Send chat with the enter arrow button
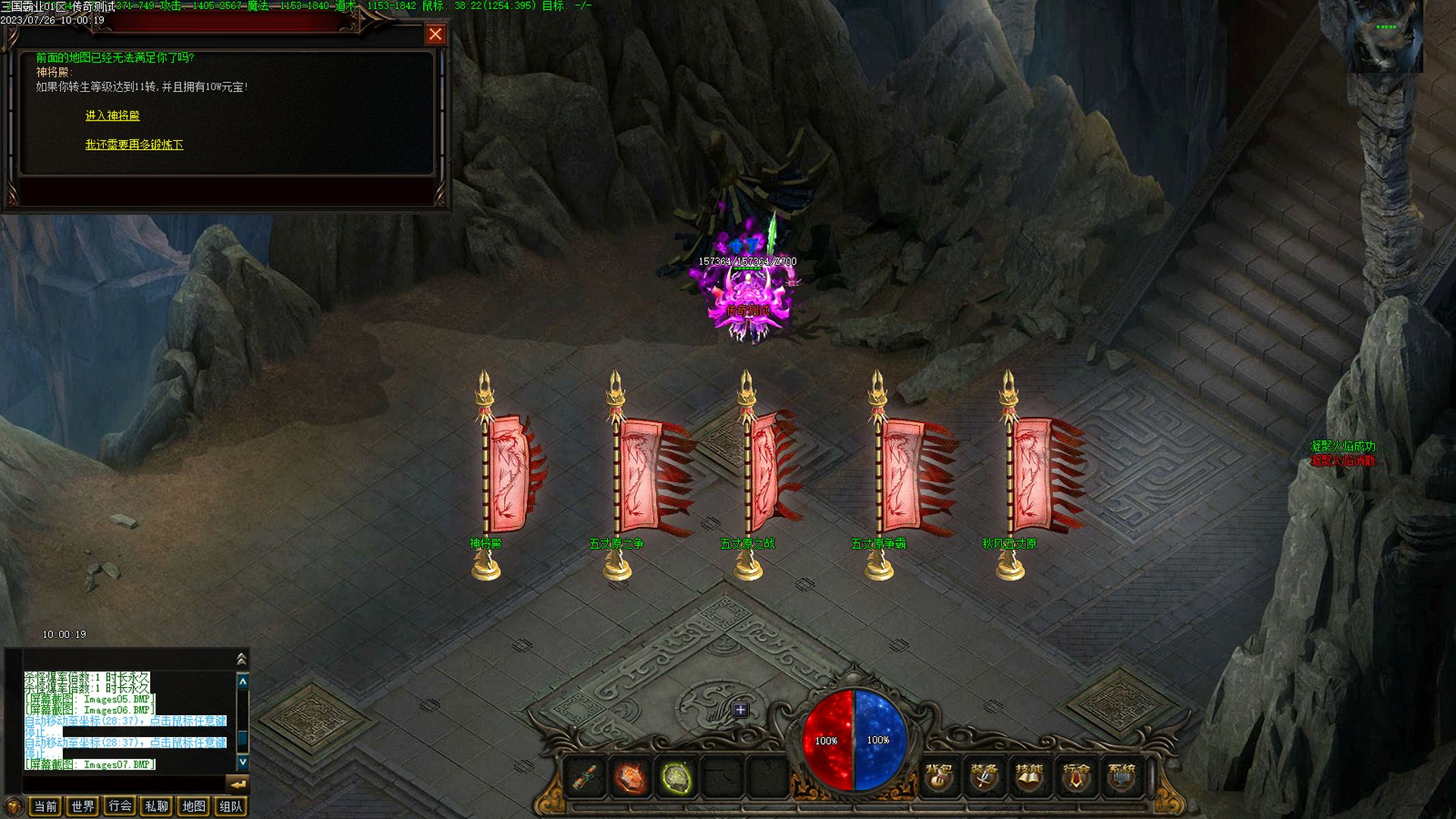1456x819 pixels. [x=238, y=784]
